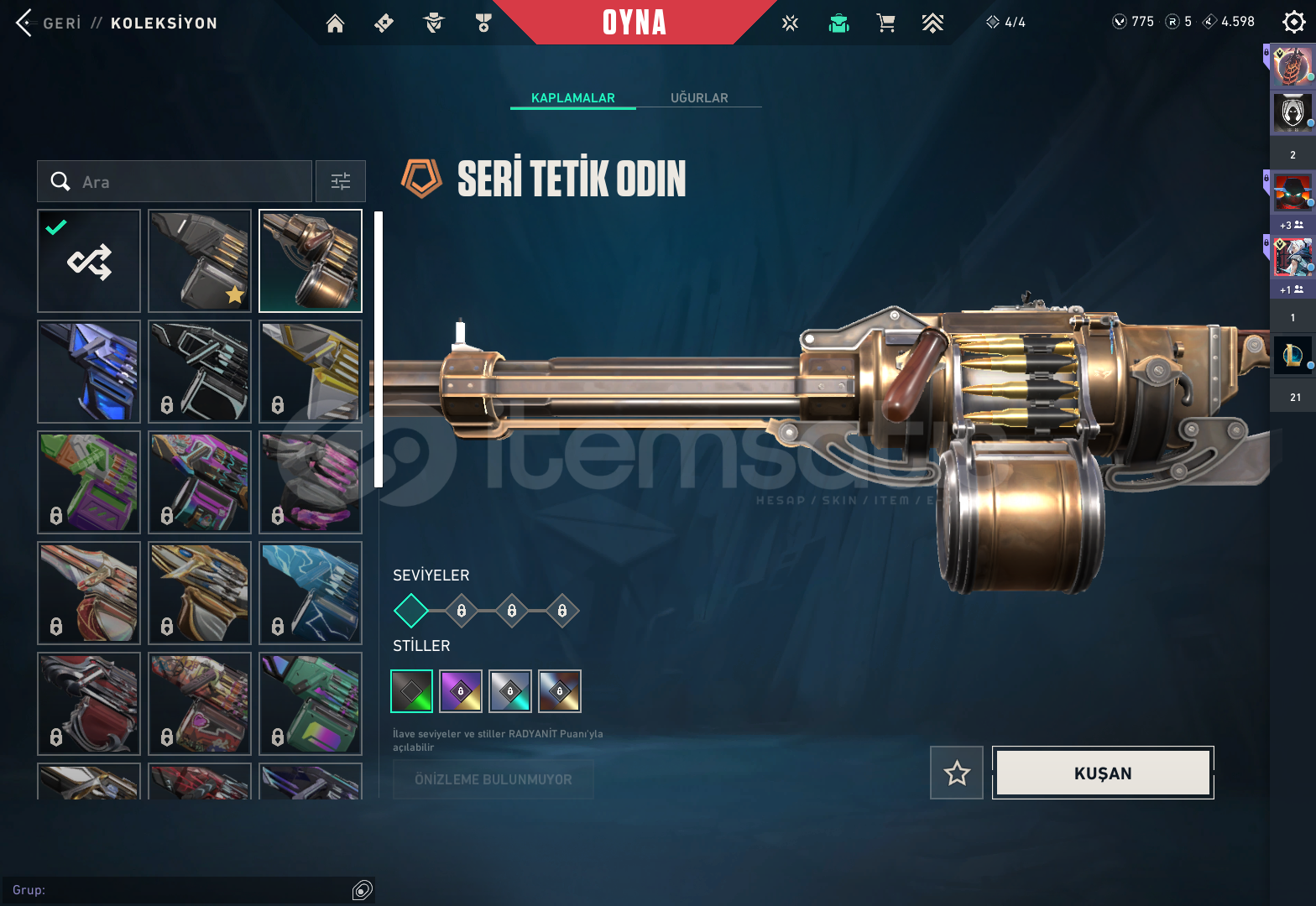Open the battle pass chevrons icon
Image resolution: width=1316 pixels, height=906 pixels.
click(932, 23)
